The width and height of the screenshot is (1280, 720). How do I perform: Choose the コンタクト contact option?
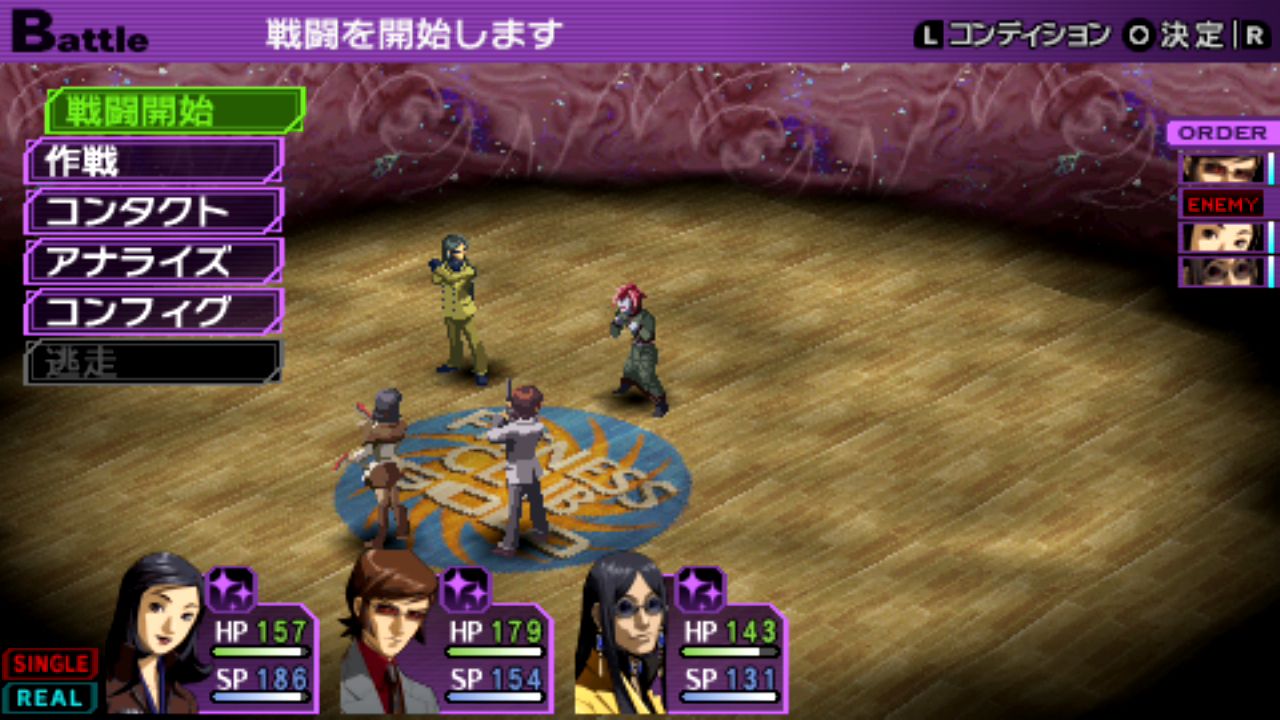[154, 211]
